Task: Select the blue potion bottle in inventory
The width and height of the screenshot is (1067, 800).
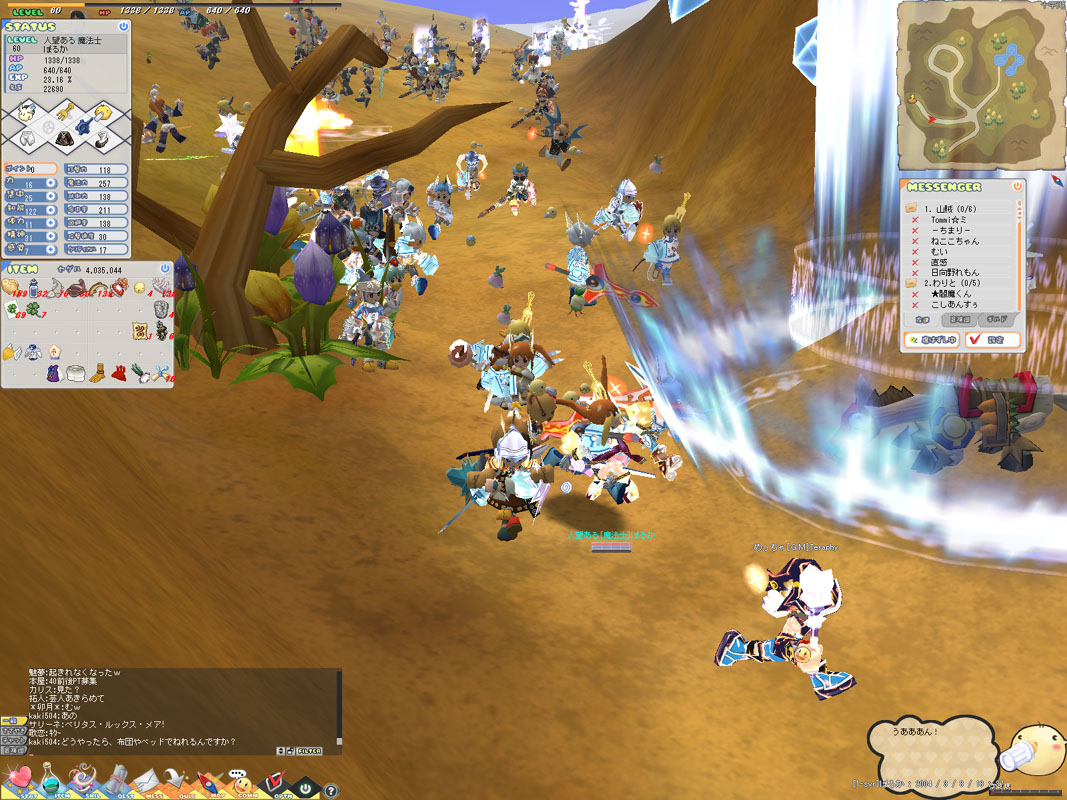Action: point(33,289)
